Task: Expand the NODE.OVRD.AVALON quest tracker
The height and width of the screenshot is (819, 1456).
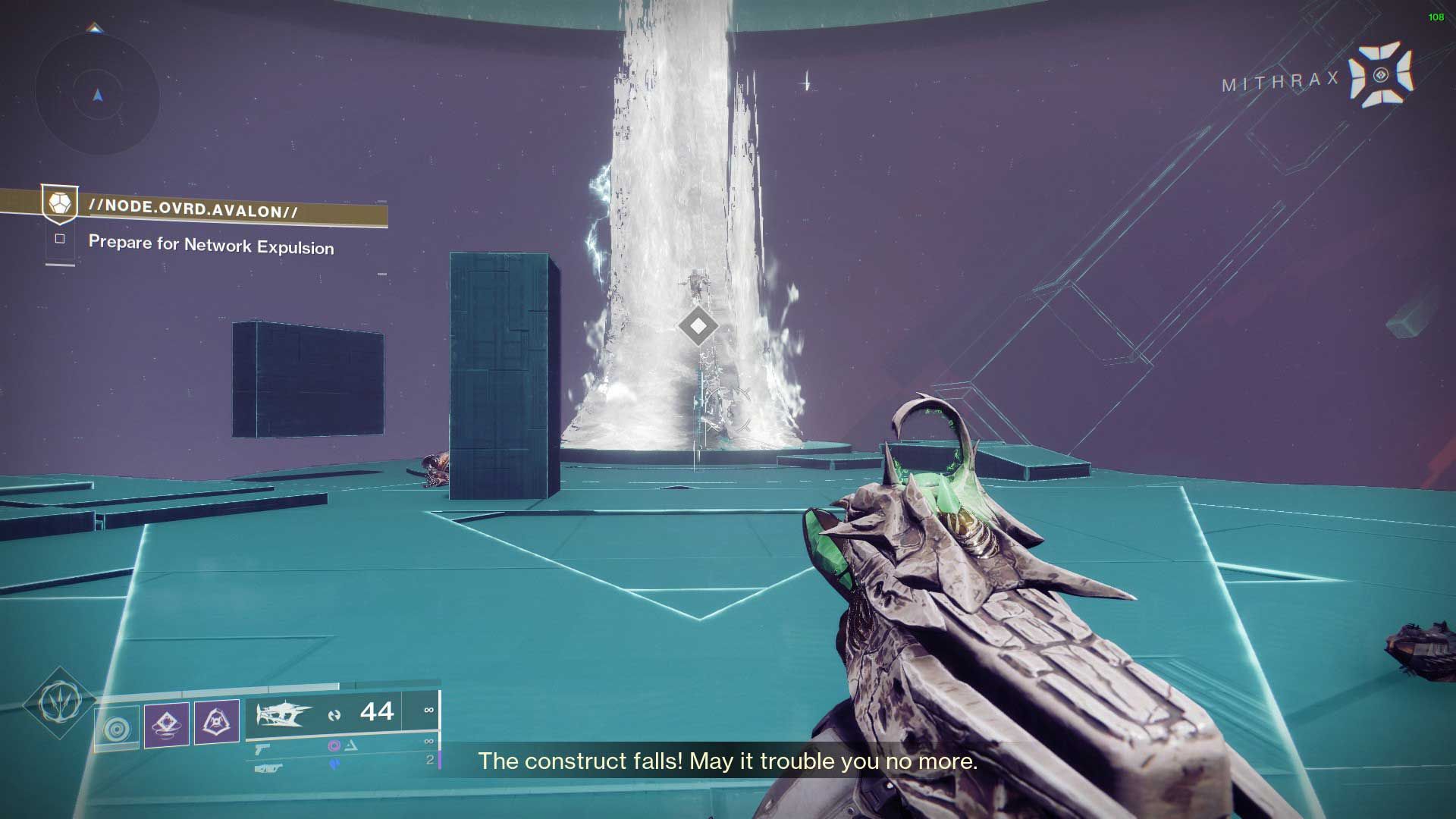Action: point(193,206)
